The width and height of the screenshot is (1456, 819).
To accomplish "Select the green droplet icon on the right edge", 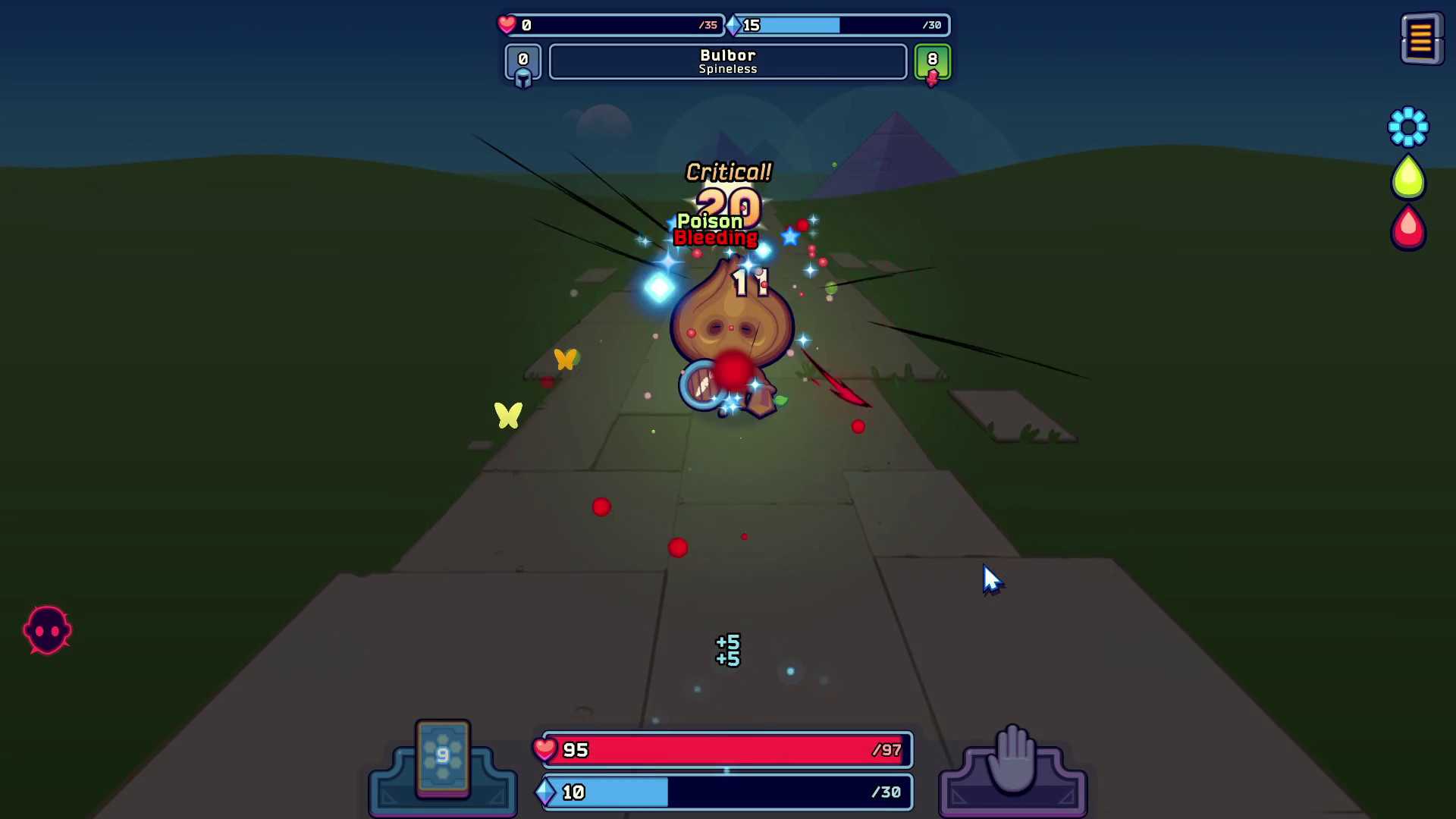I will 1407,177.
